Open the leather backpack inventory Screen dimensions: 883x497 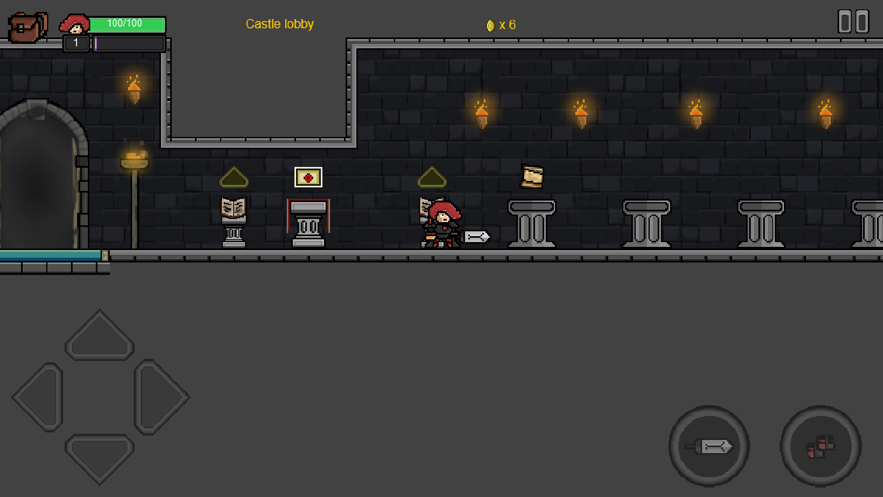click(27, 27)
